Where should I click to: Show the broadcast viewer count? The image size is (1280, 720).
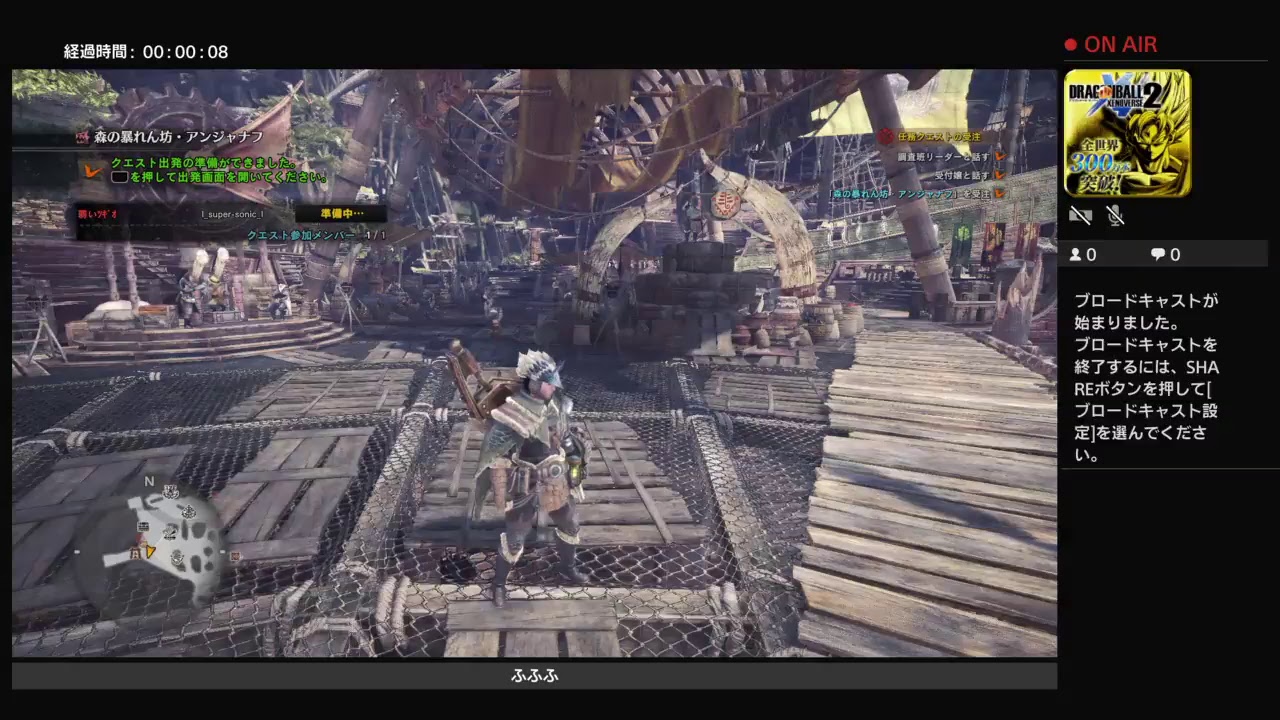coord(1083,255)
